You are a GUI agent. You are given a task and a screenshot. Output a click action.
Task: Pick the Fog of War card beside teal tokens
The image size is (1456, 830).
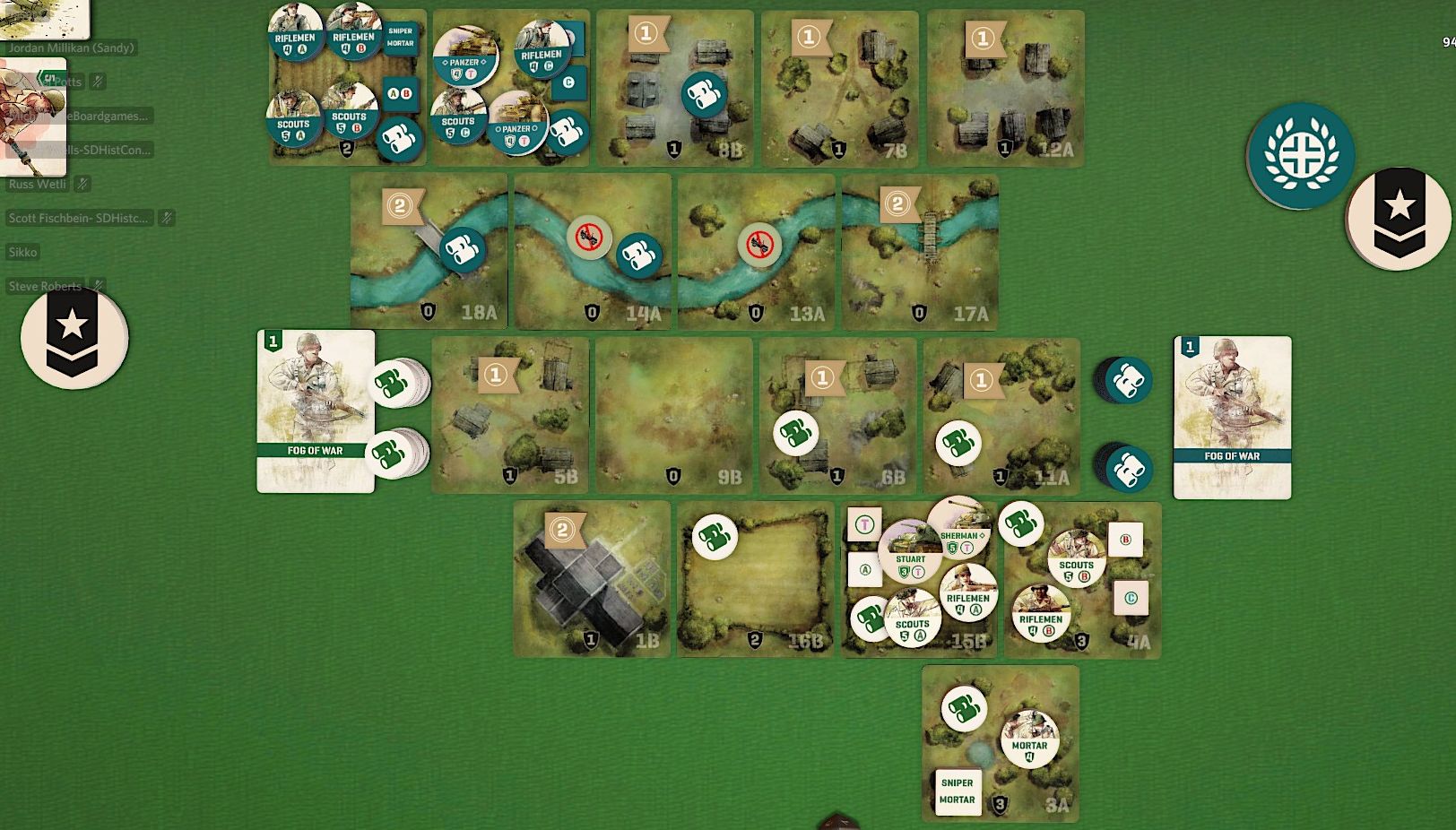pyautogui.click(x=1232, y=417)
